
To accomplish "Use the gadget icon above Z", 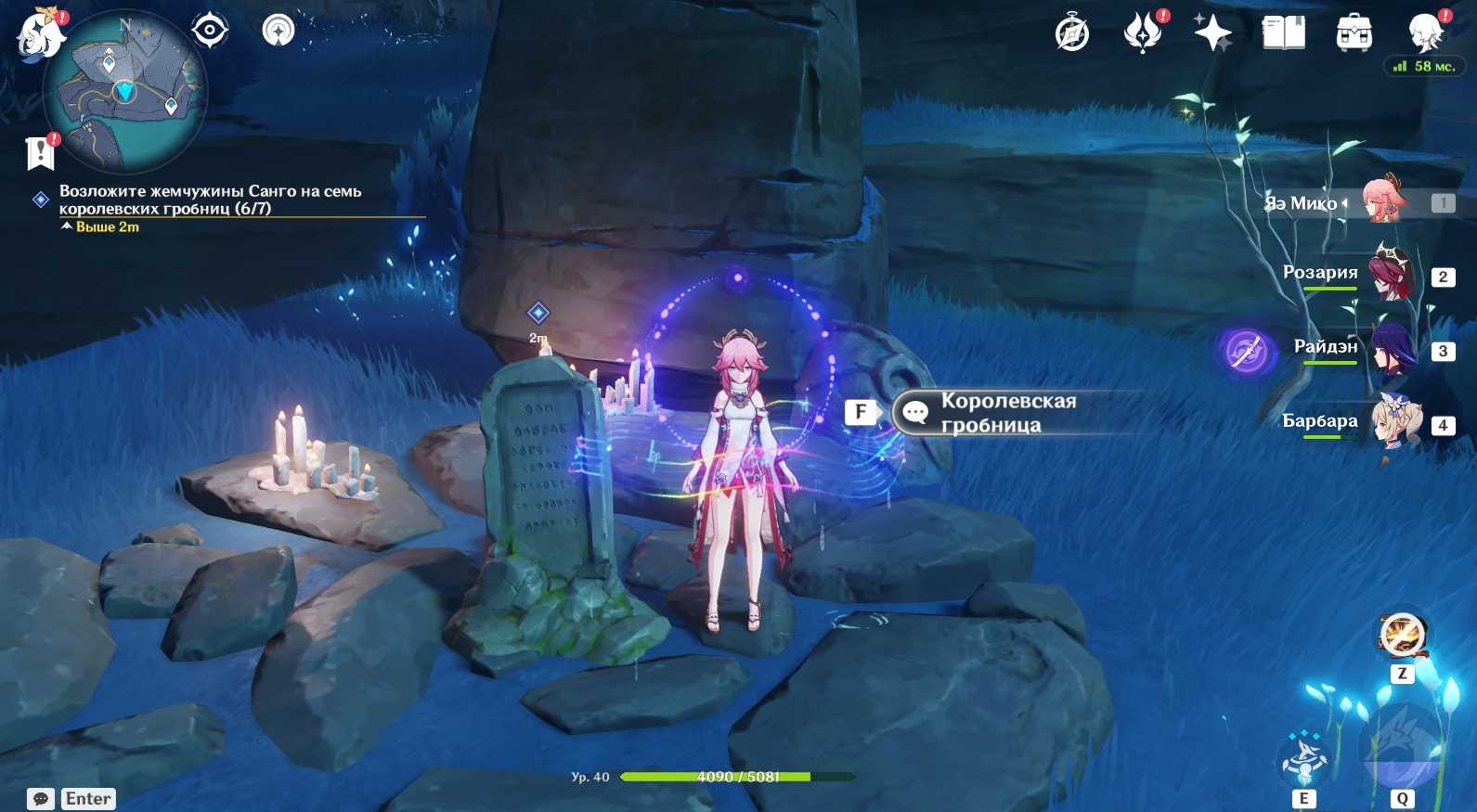I will point(1401,637).
